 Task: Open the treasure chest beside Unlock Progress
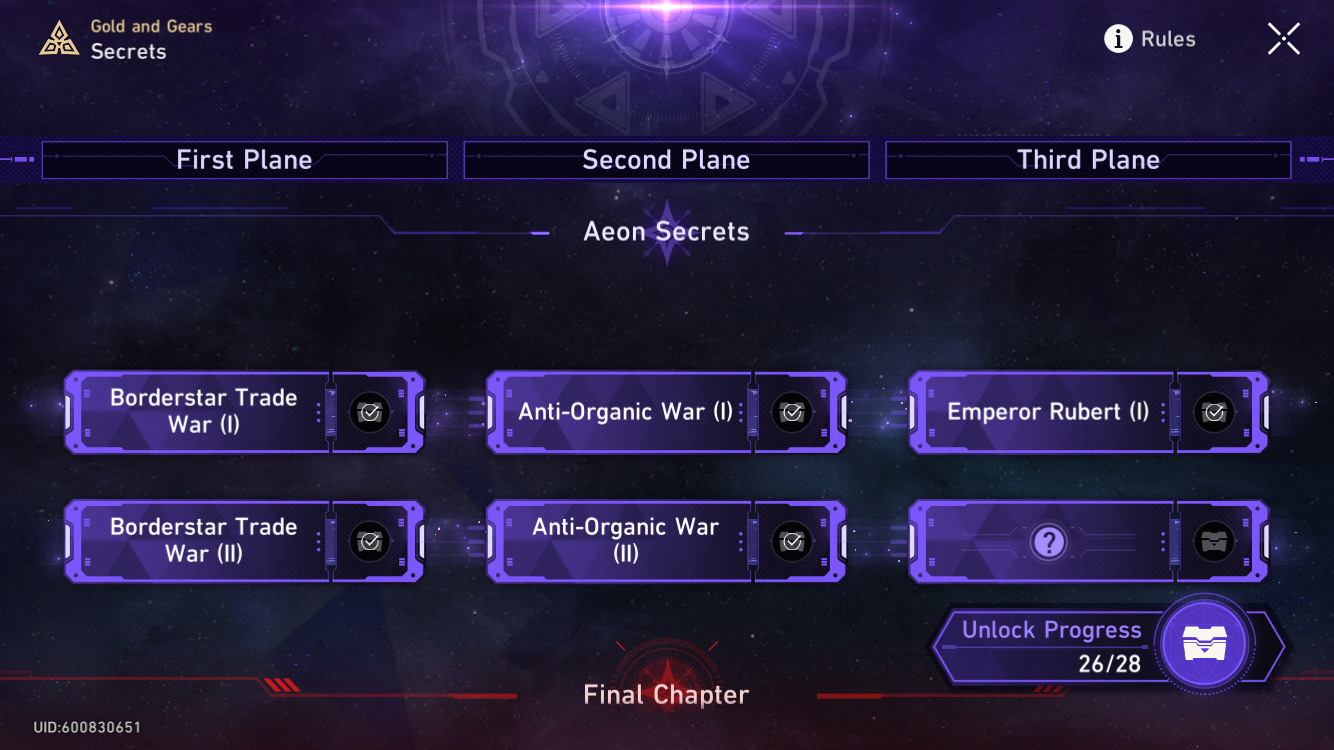pos(1205,645)
